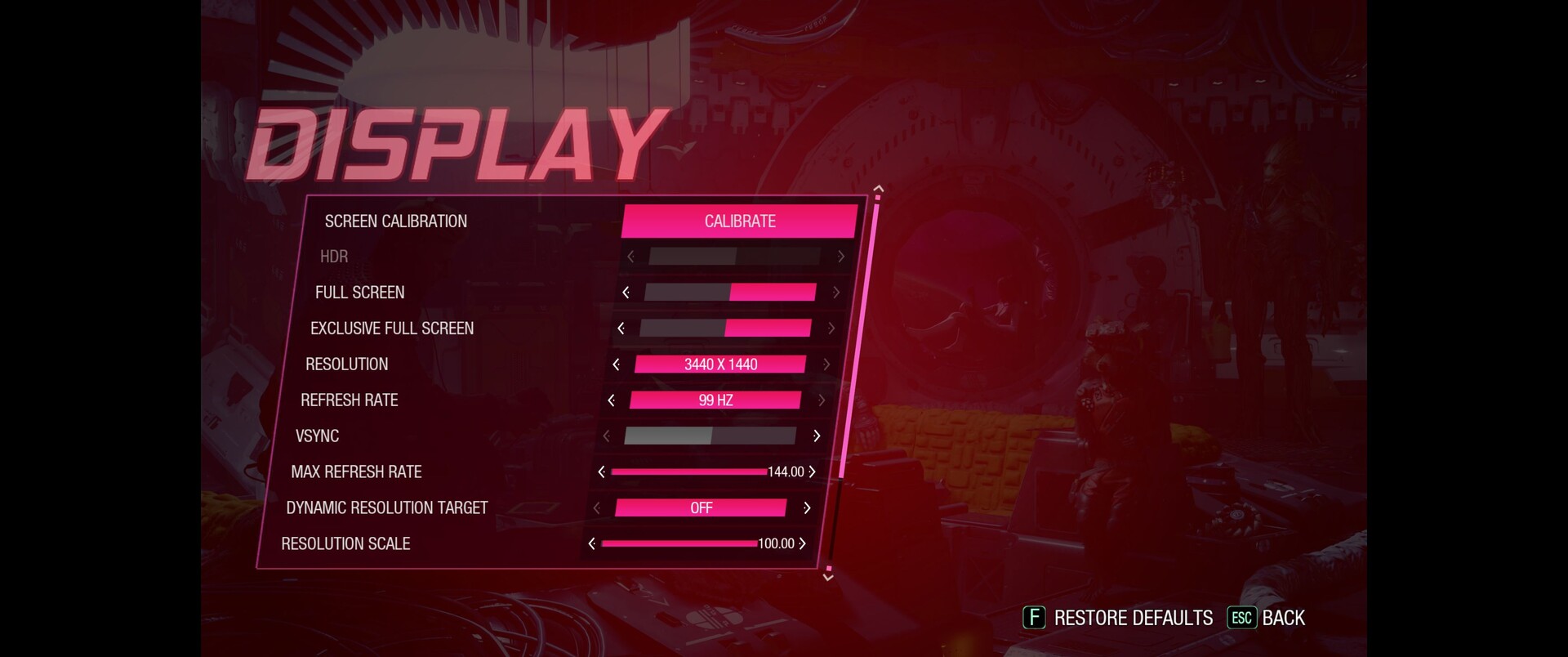
Task: Go back with the Back button
Action: click(1267, 618)
